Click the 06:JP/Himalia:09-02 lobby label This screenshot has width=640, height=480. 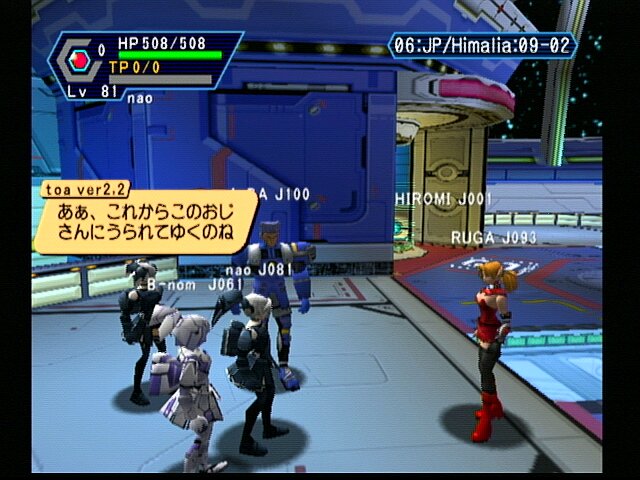click(x=481, y=47)
